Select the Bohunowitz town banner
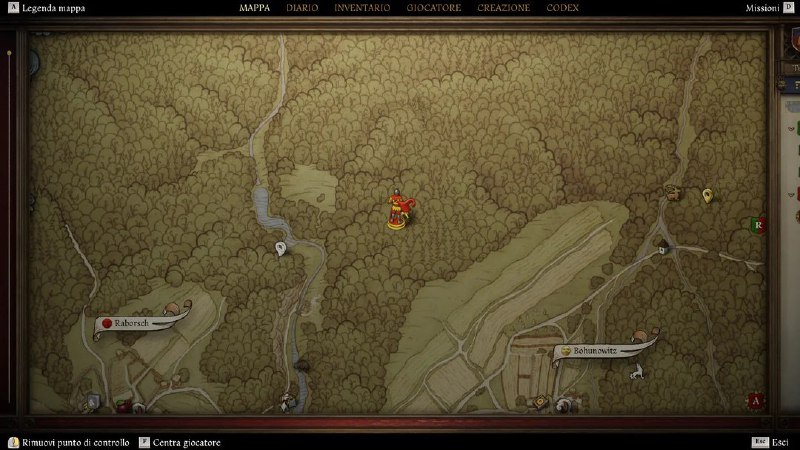Viewport: 800px width, 450px height. 600,351
